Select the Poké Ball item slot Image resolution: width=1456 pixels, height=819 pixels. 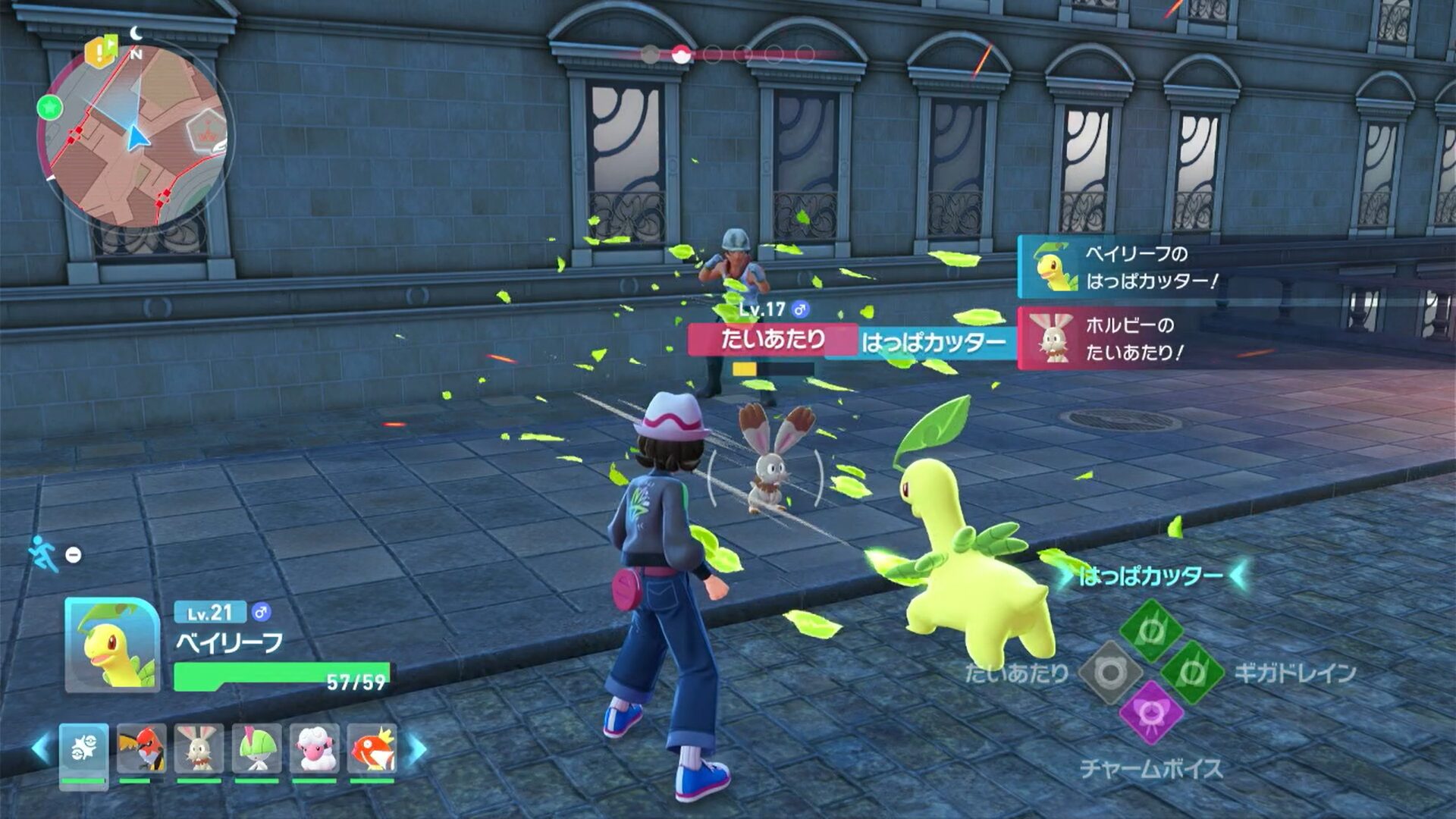pos(83,751)
